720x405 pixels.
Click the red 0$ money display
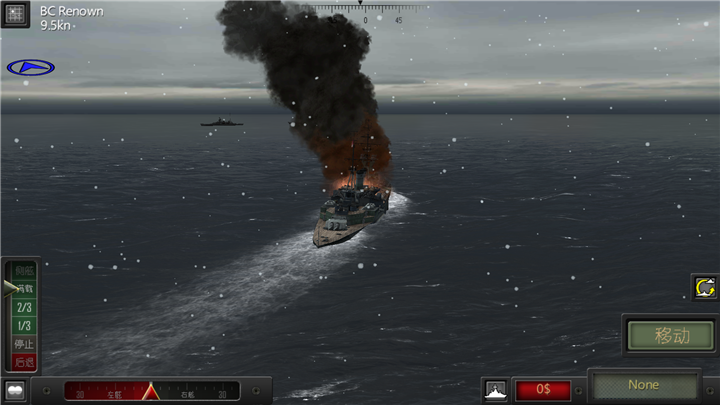(x=543, y=389)
